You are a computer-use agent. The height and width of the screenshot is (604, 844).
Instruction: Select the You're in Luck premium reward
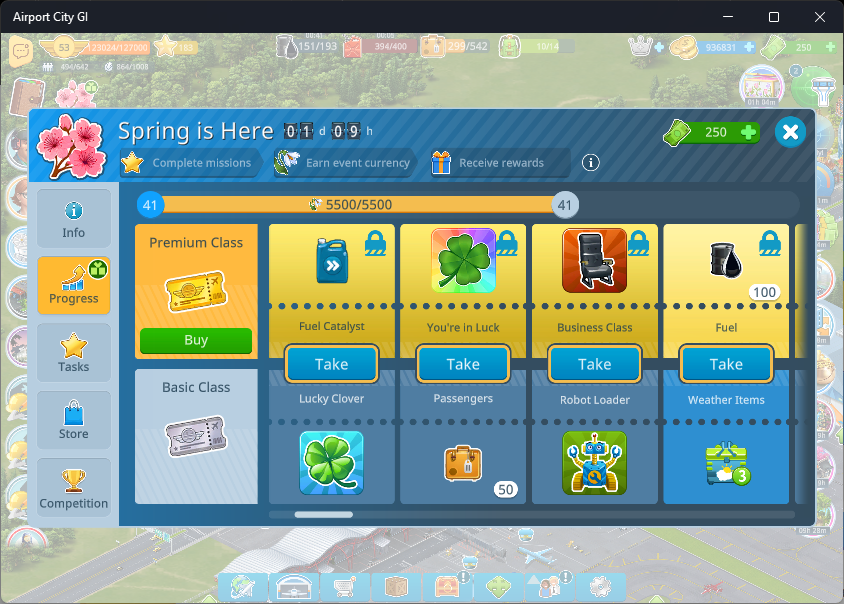pos(463,260)
